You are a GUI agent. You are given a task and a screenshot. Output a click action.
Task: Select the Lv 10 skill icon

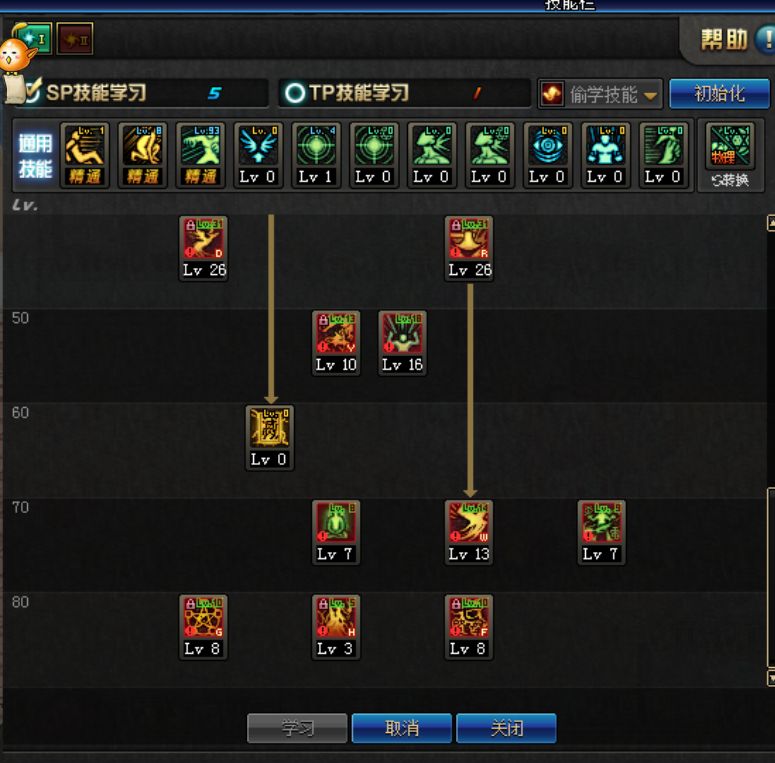tap(336, 334)
